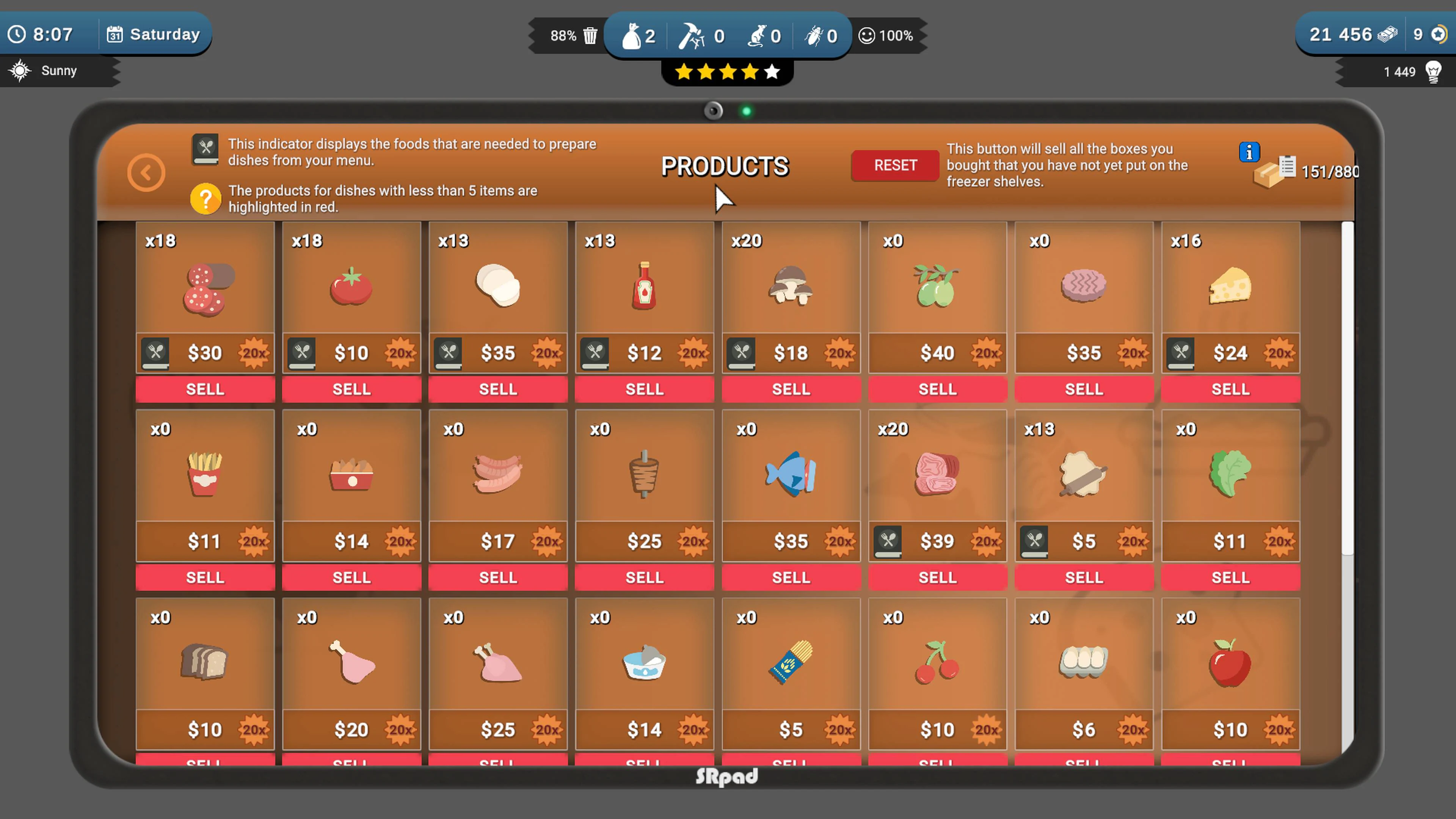
Task: Click the question mark help icon in the header
Action: [x=206, y=199]
